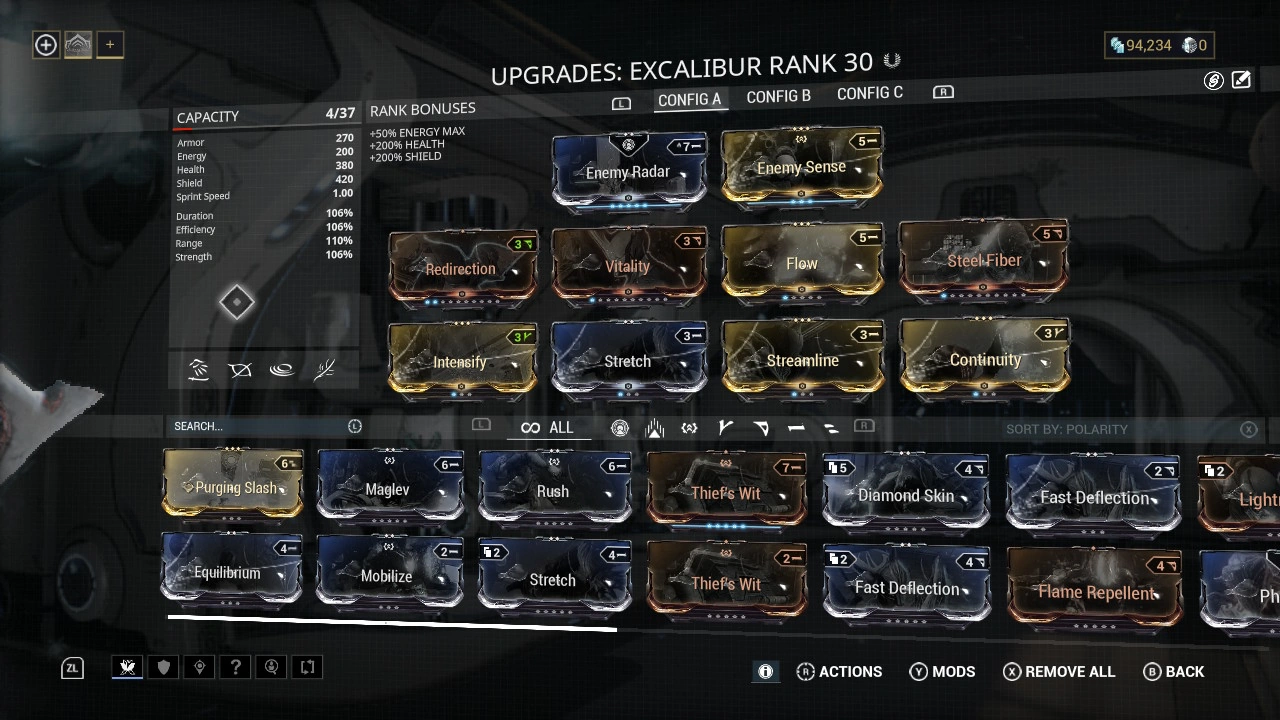Image resolution: width=1280 pixels, height=720 pixels.
Task: Select the Radial Blind ability icon
Action: 240,370
